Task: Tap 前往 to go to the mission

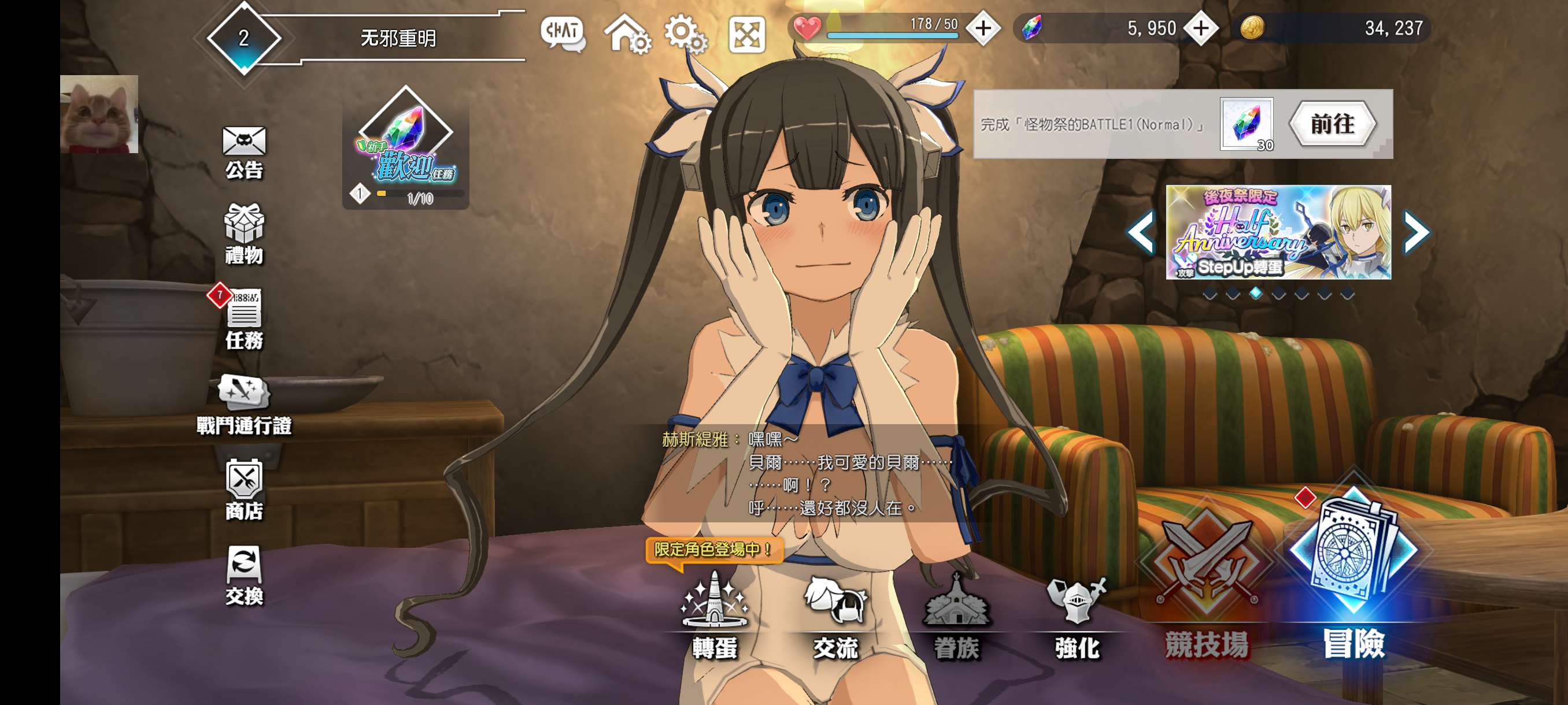Action: [x=1332, y=124]
